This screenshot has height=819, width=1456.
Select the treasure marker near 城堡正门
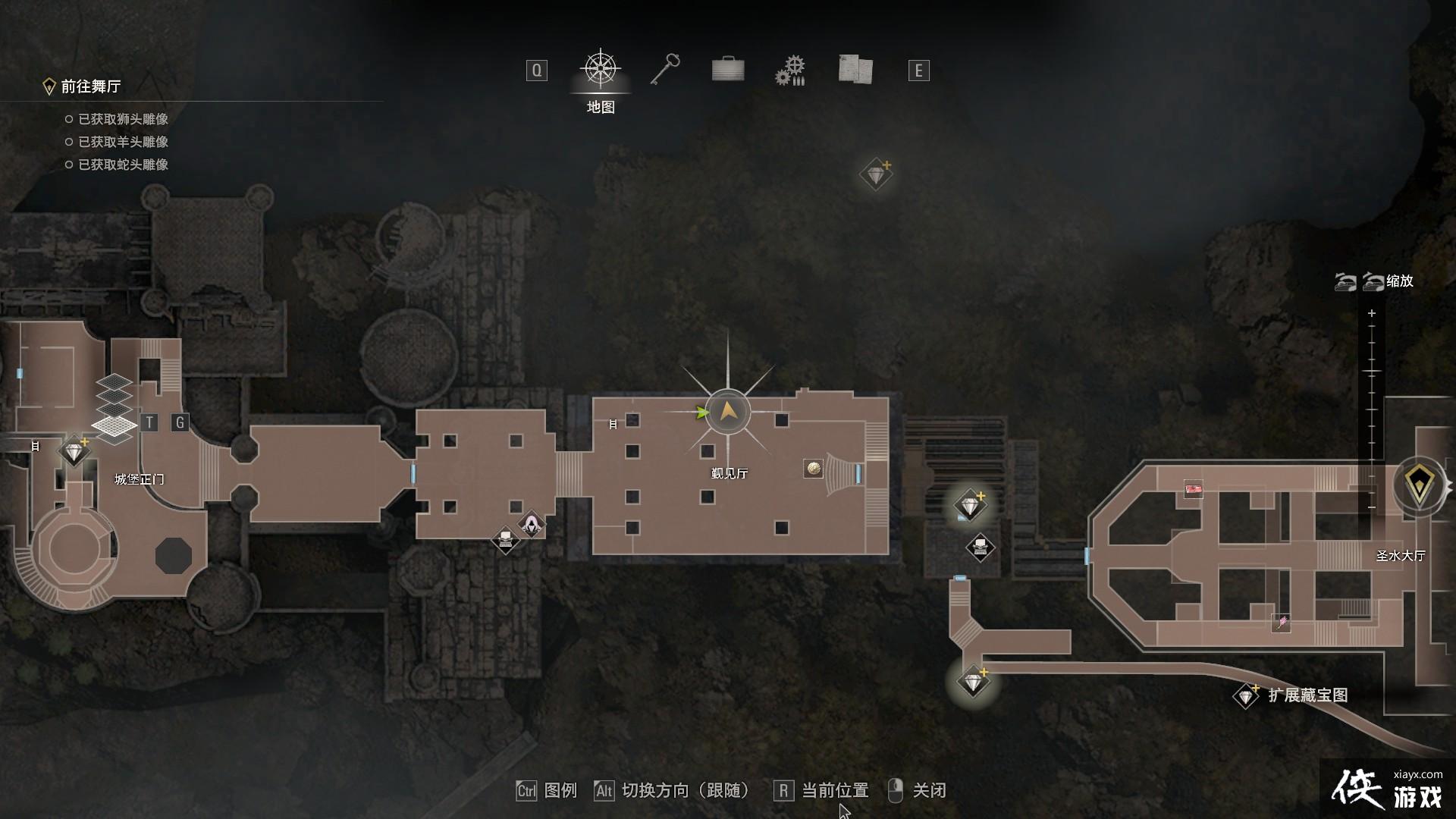tap(74, 452)
